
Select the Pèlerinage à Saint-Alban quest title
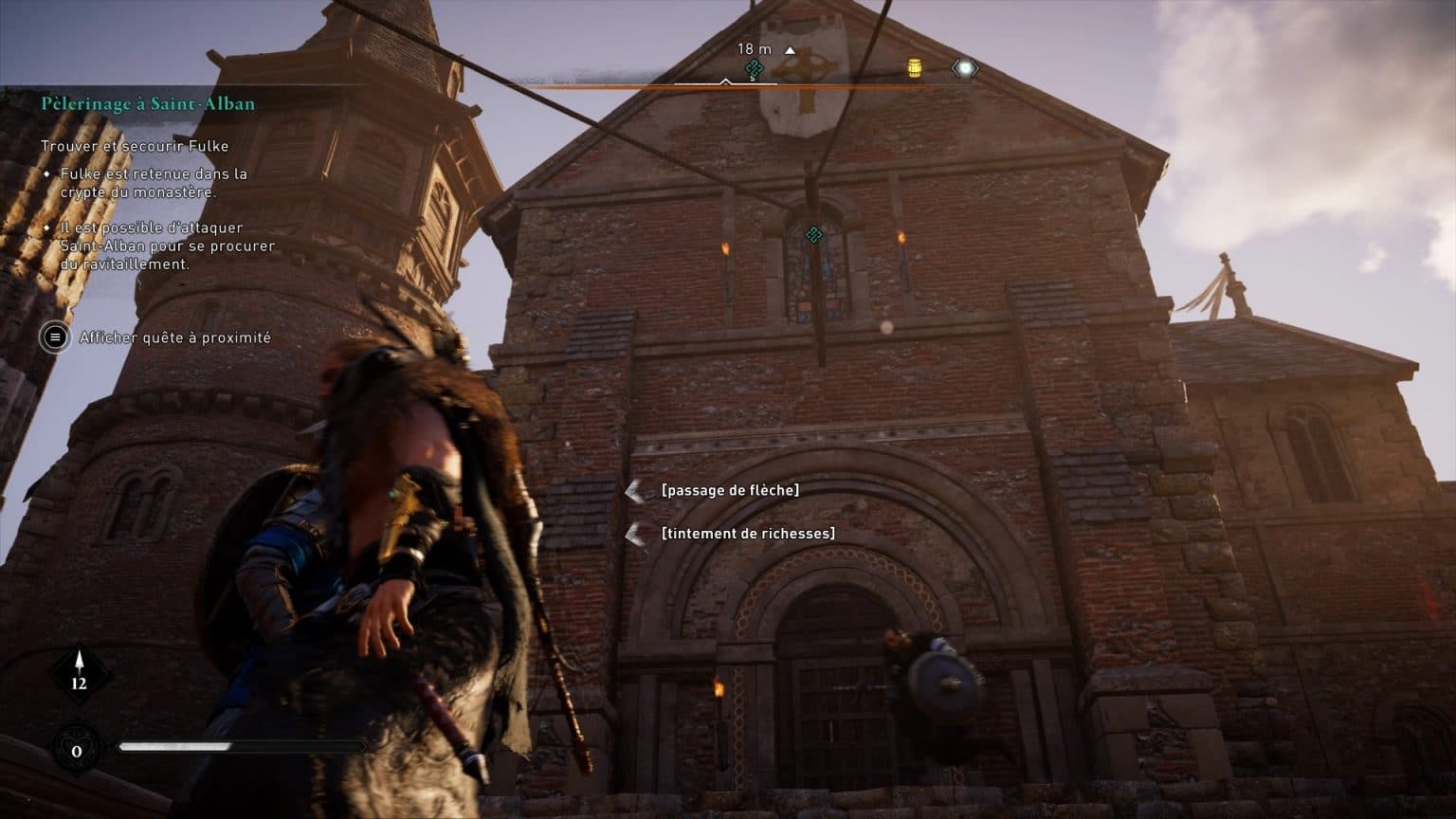pos(148,103)
